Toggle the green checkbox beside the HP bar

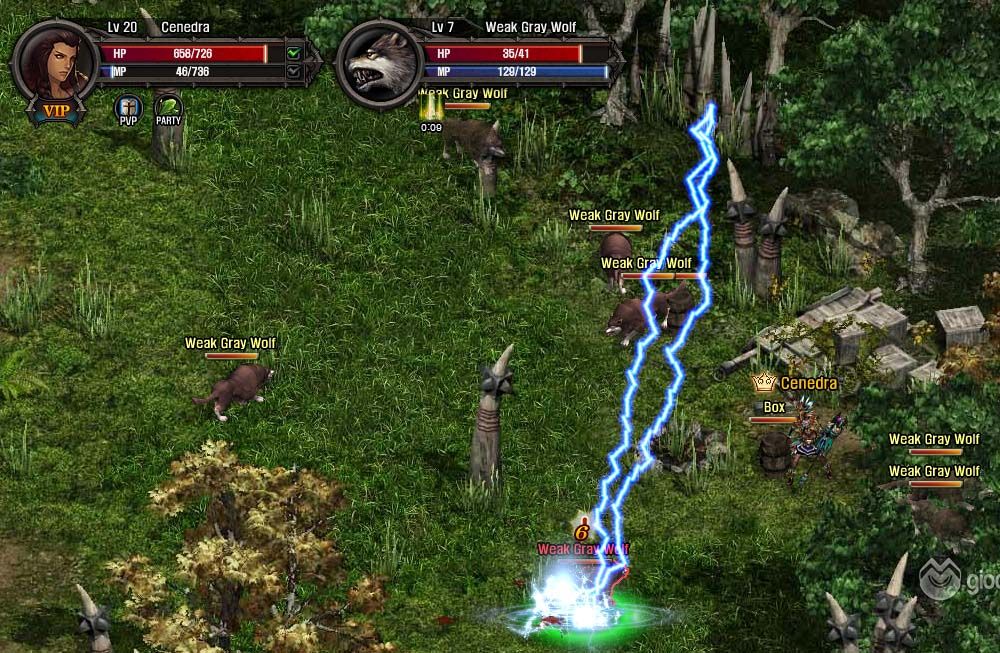(x=293, y=53)
